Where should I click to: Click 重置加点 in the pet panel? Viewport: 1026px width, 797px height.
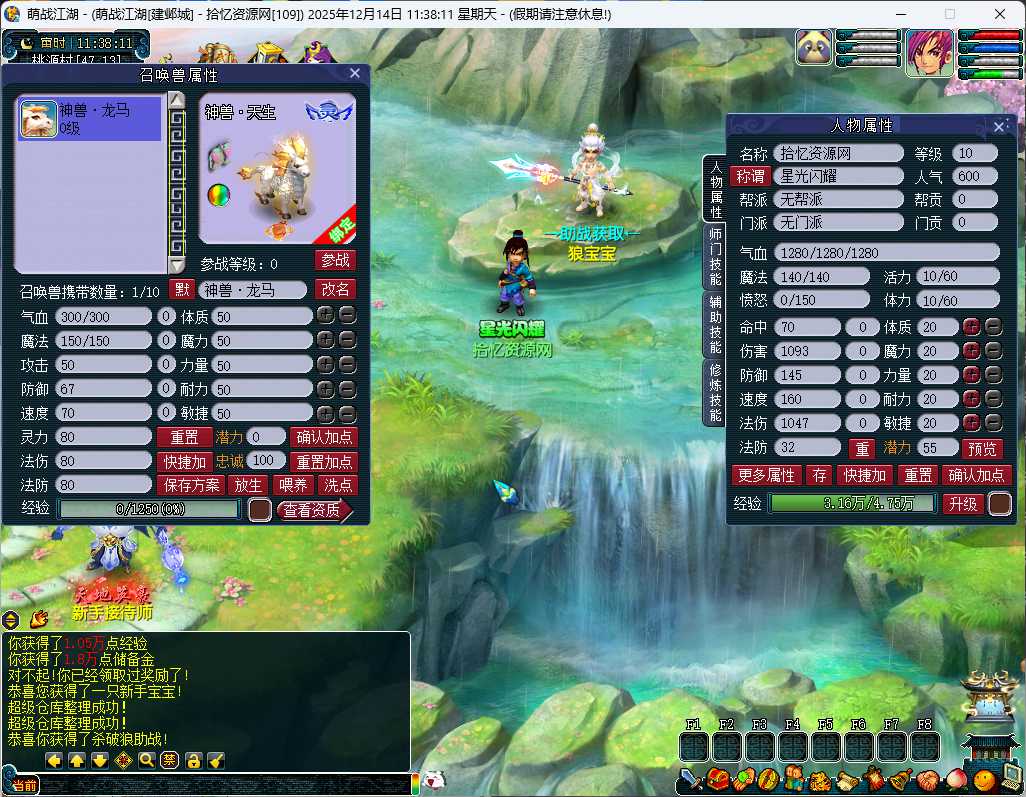pos(323,461)
